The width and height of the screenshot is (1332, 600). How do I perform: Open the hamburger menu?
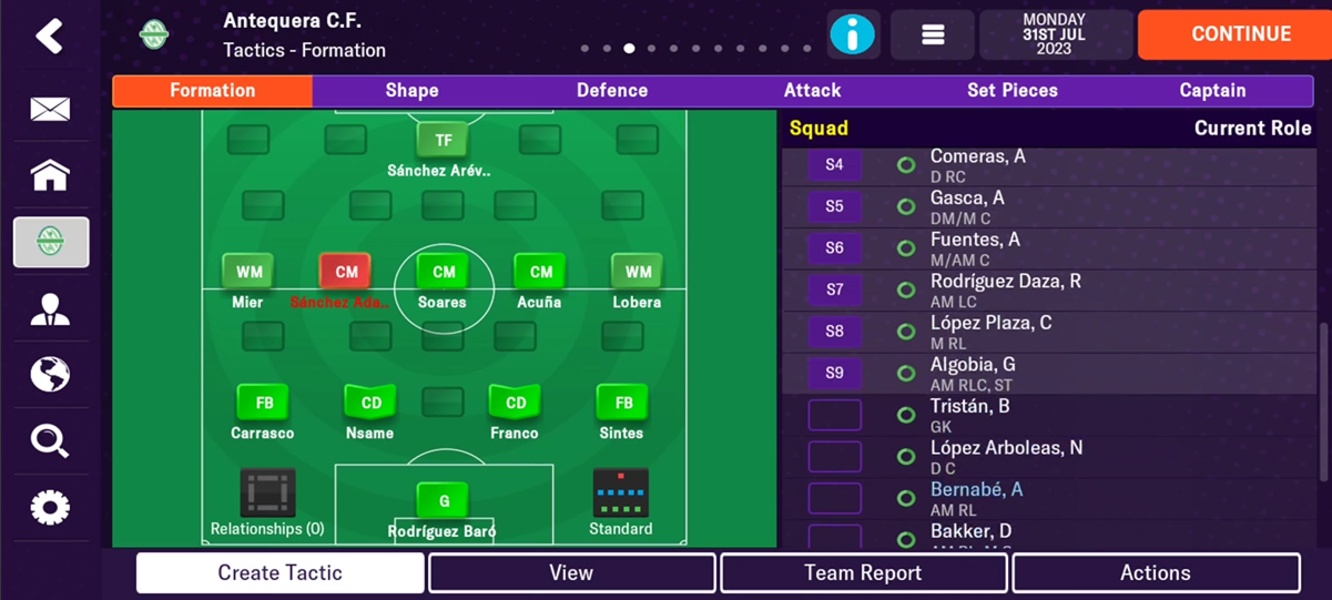point(932,35)
